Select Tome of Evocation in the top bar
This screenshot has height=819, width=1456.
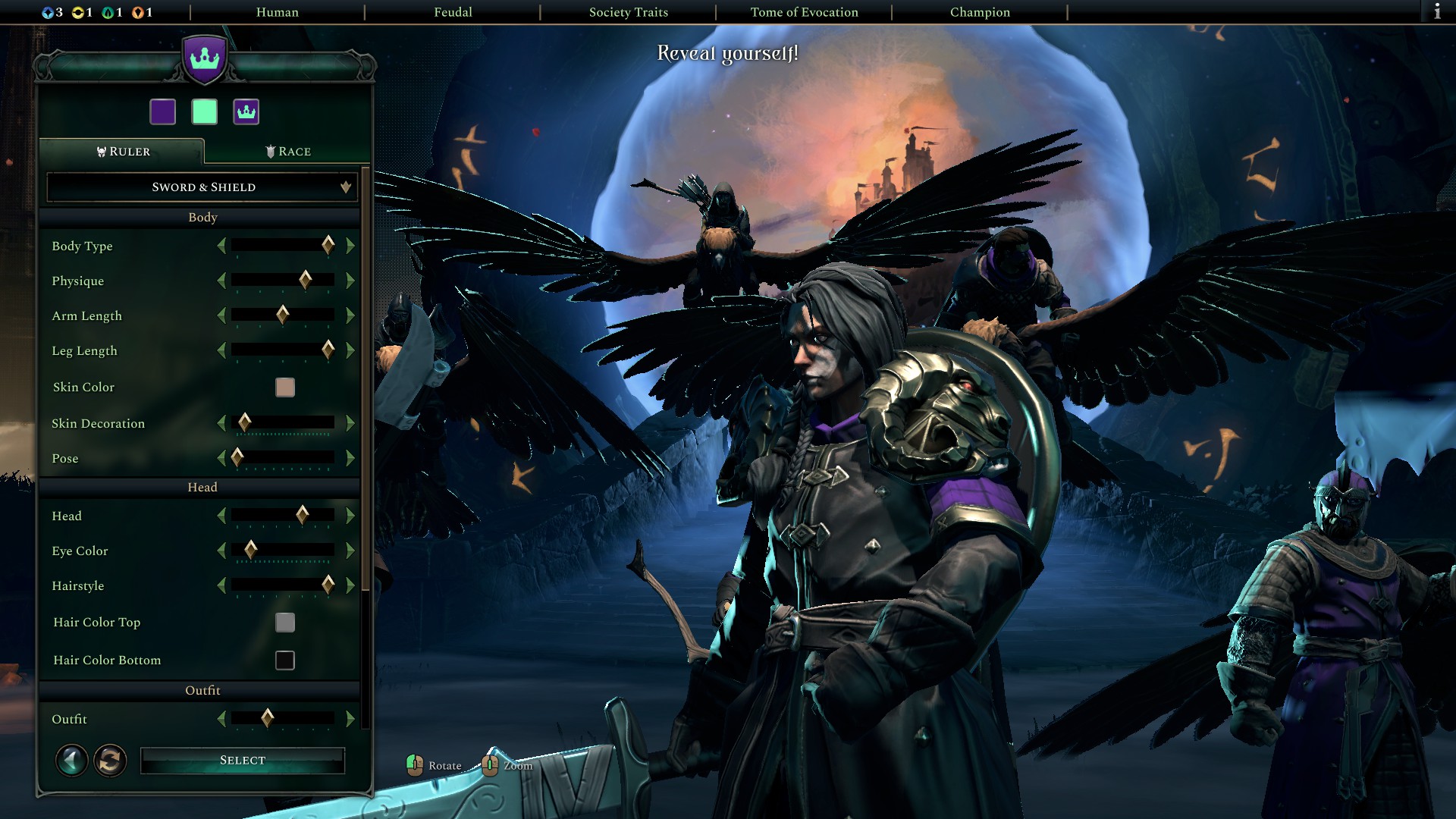(803, 12)
